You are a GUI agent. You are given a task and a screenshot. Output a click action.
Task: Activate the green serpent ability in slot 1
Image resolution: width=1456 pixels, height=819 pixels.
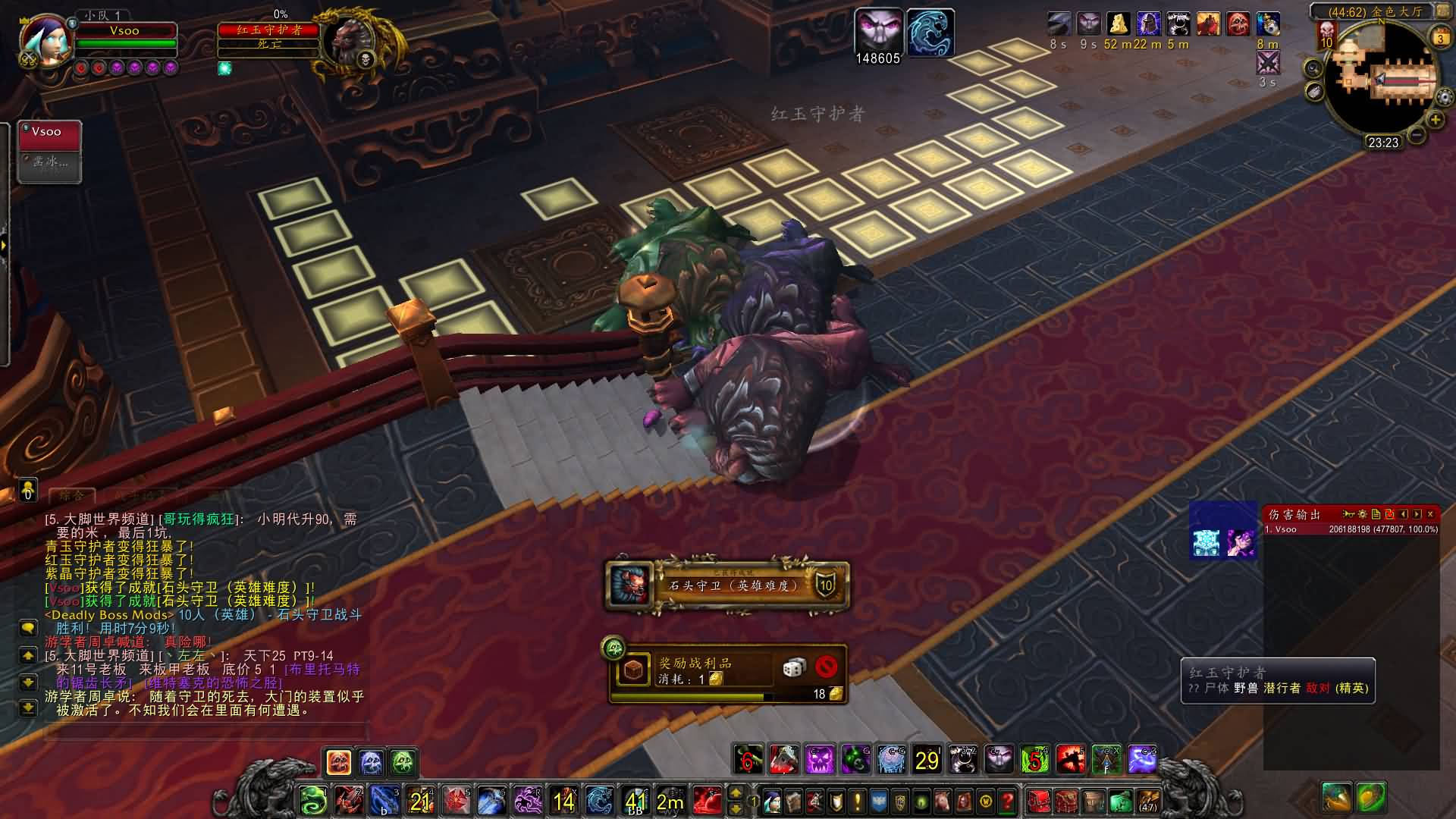click(x=312, y=801)
